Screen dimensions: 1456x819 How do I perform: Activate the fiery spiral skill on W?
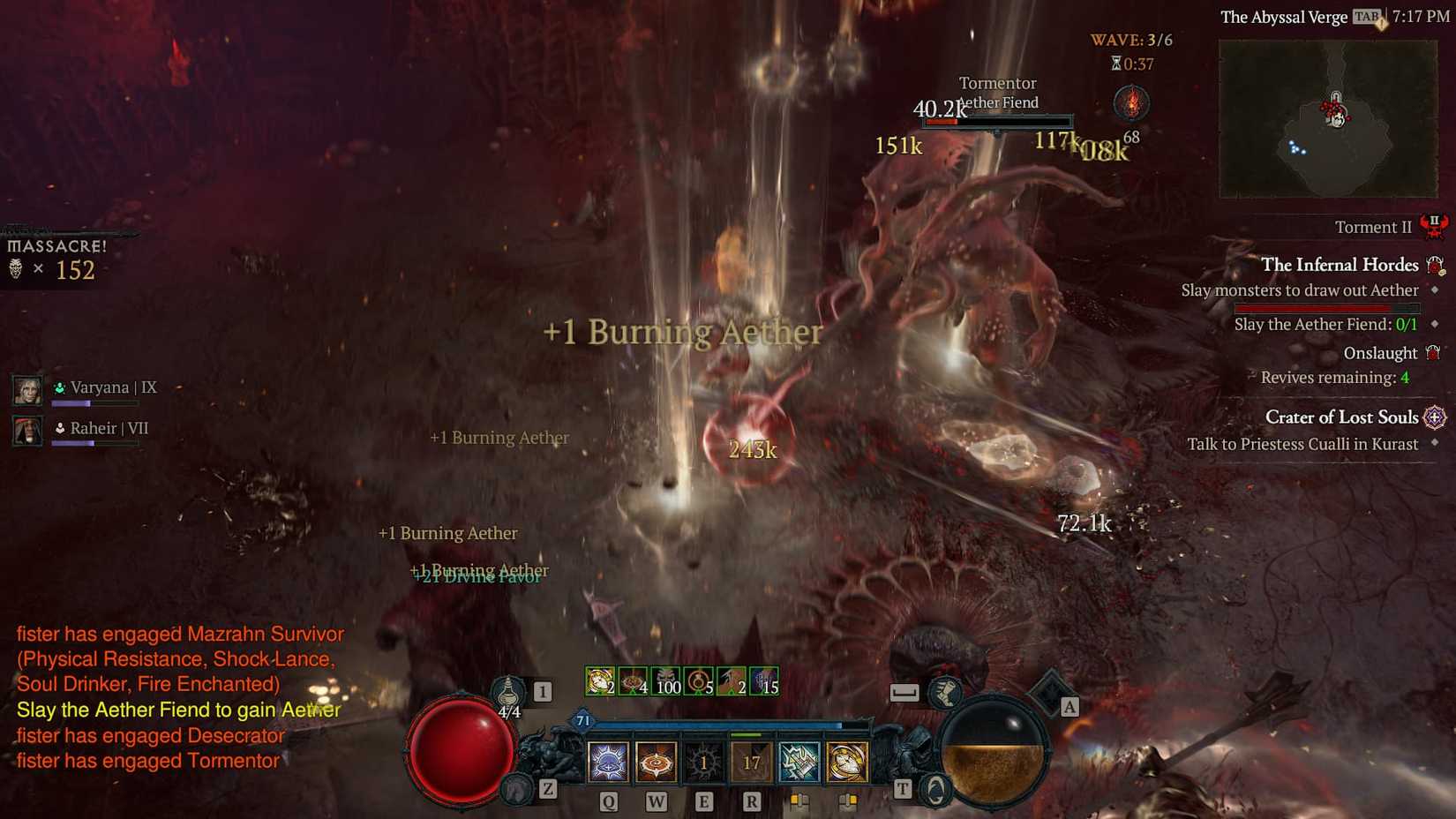point(656,762)
